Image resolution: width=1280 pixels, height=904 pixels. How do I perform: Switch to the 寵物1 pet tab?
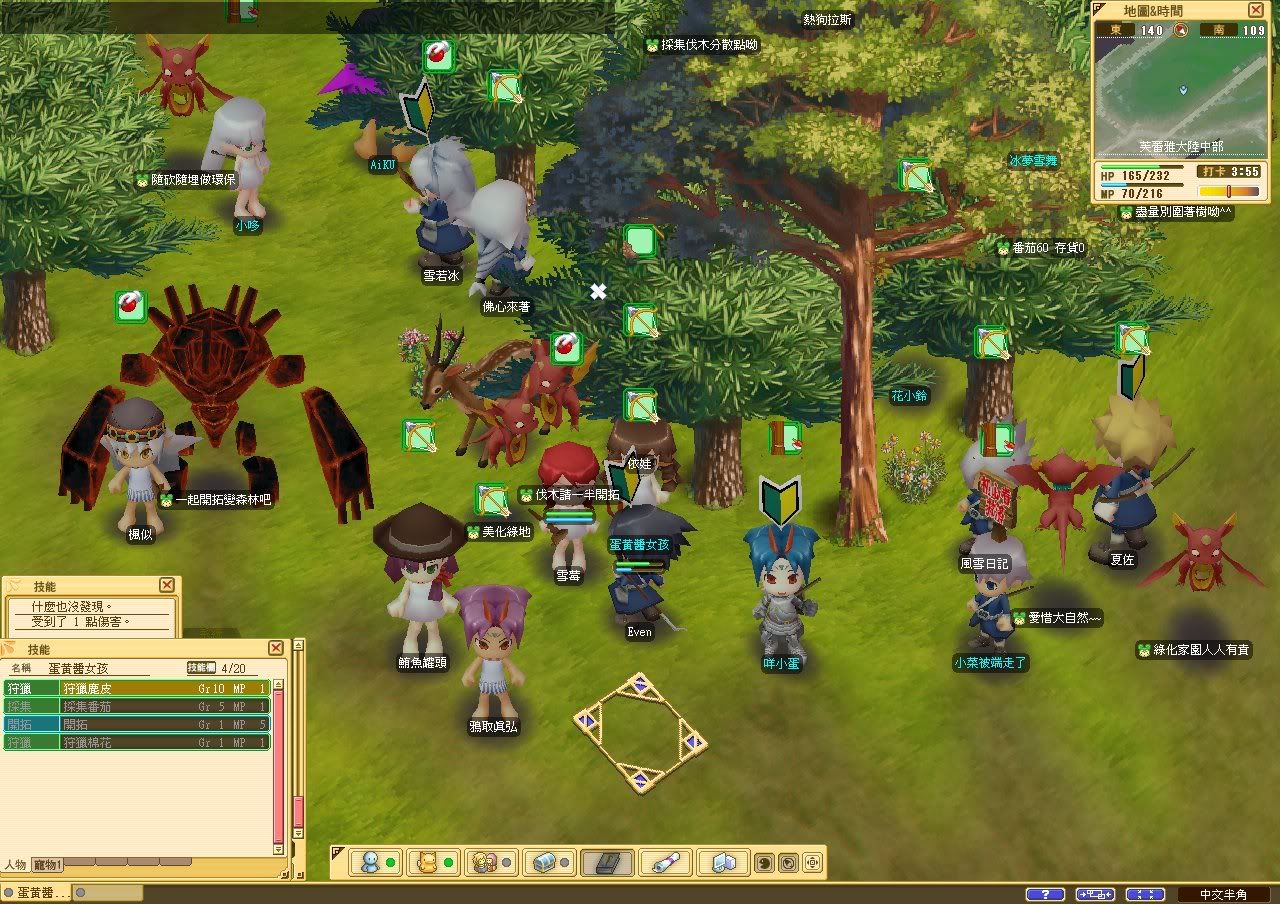[x=47, y=864]
